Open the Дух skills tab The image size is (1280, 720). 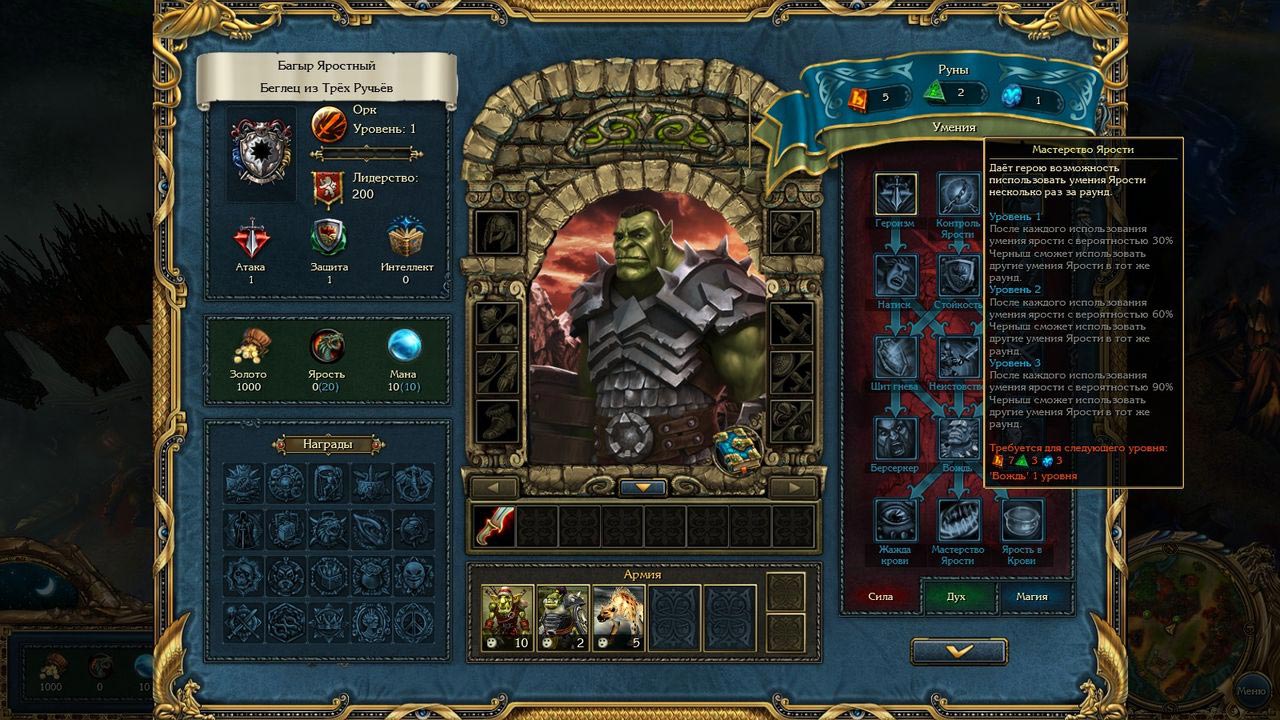coord(956,597)
